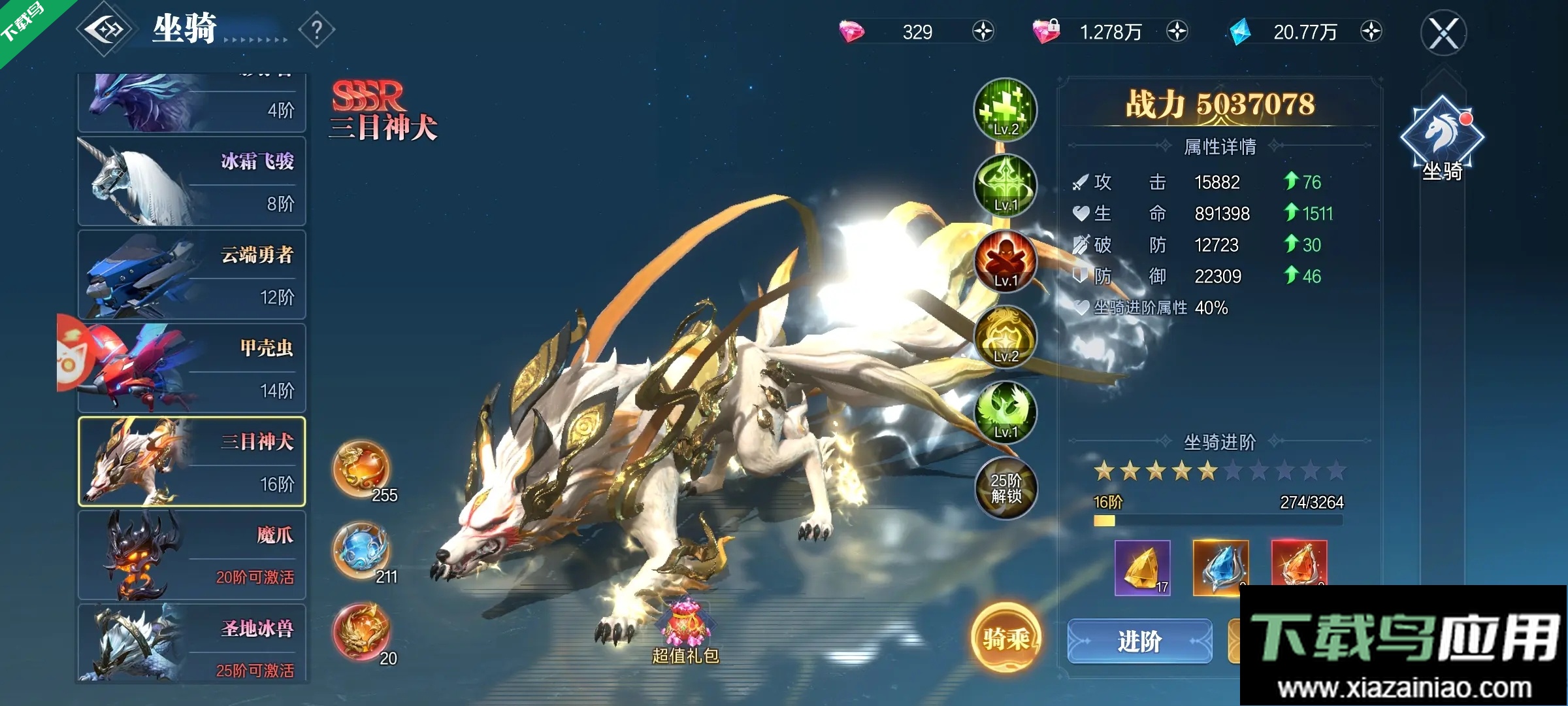Tap the 骑乘 ride button
This screenshot has width=1568, height=706.
pyautogui.click(x=1005, y=638)
